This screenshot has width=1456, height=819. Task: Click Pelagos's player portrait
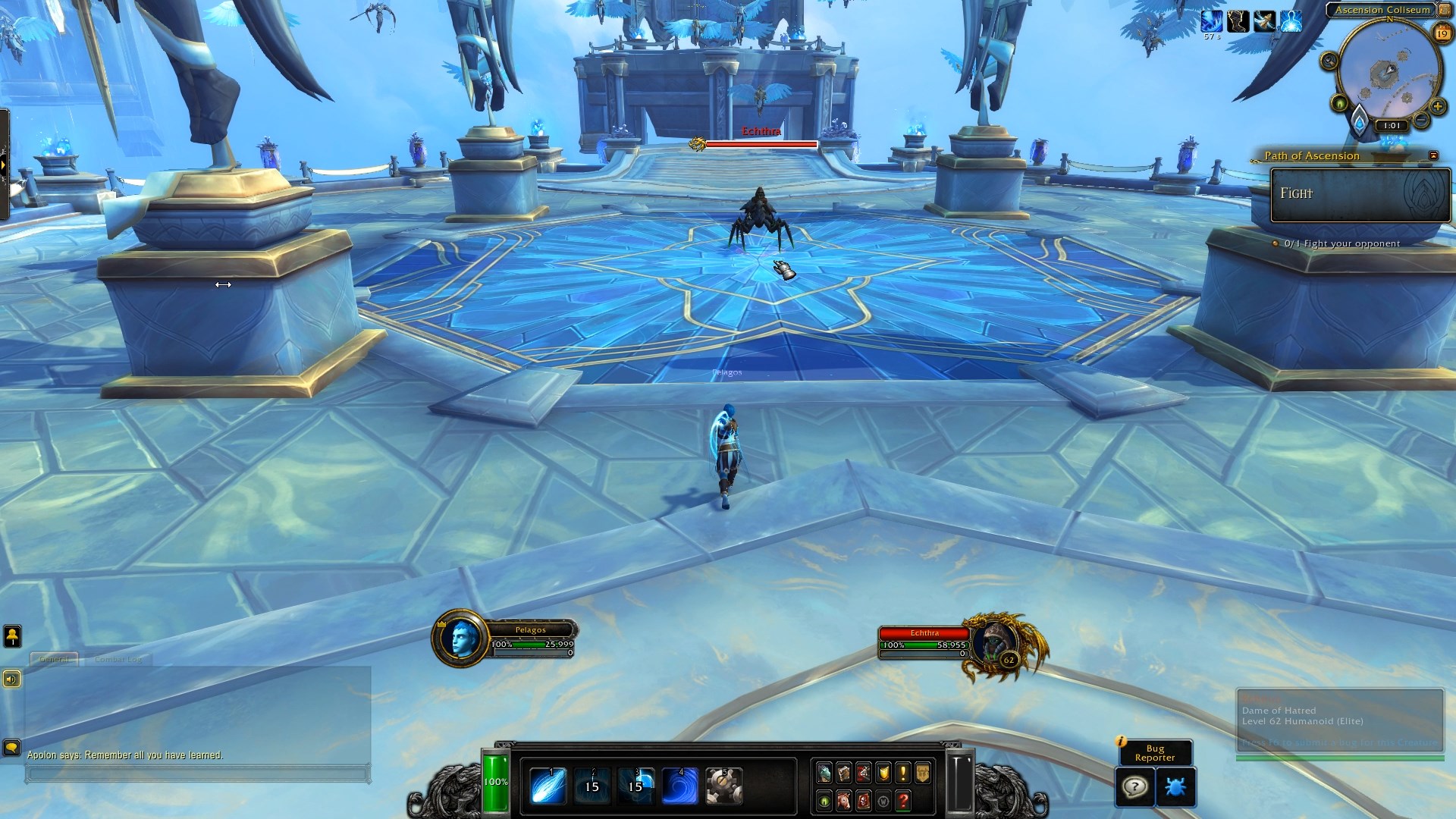pos(461,639)
